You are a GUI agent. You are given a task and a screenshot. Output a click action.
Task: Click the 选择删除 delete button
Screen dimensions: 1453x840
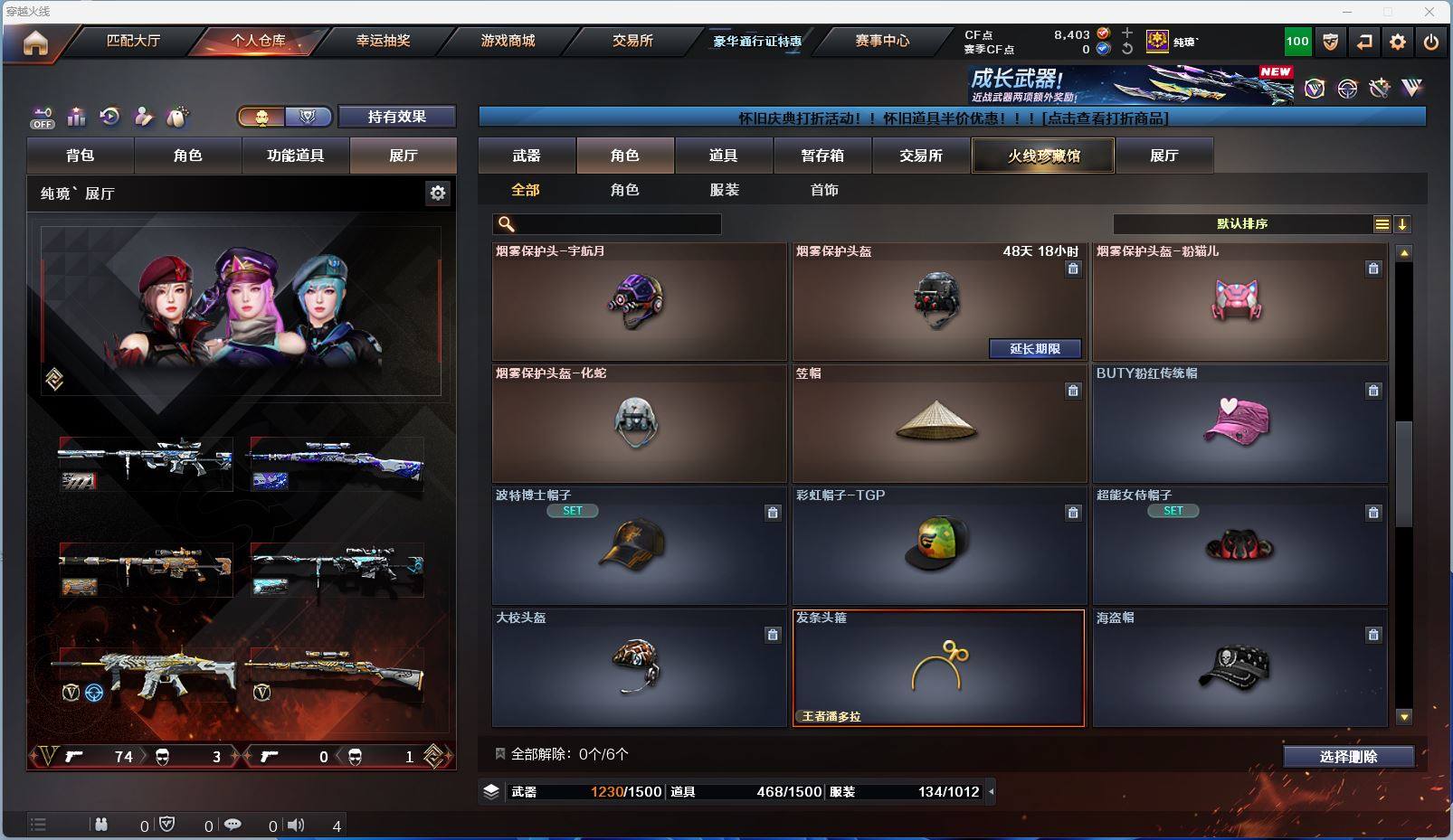pos(1348,757)
